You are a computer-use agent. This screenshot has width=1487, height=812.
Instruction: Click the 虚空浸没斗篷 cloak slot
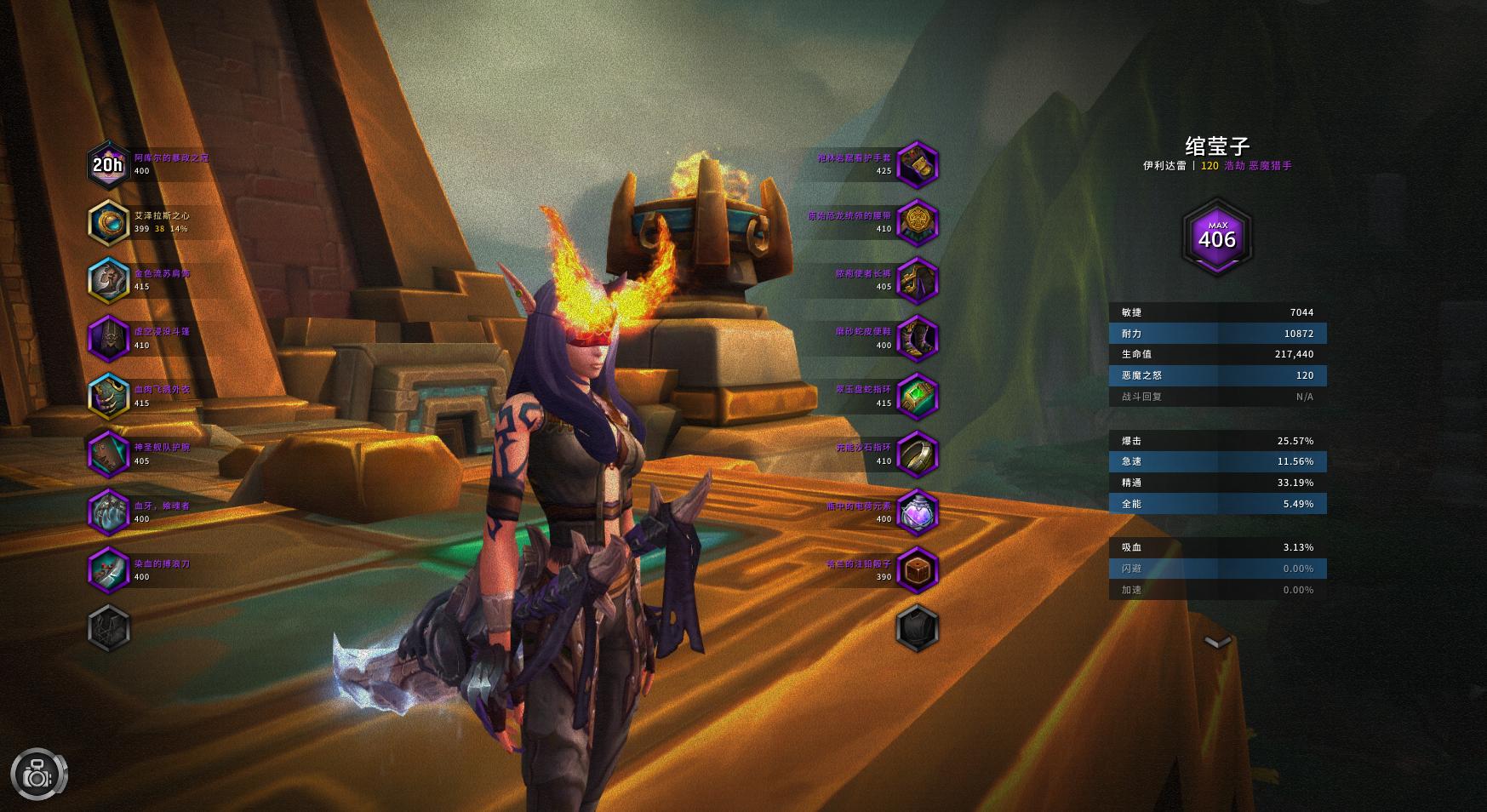coord(108,338)
